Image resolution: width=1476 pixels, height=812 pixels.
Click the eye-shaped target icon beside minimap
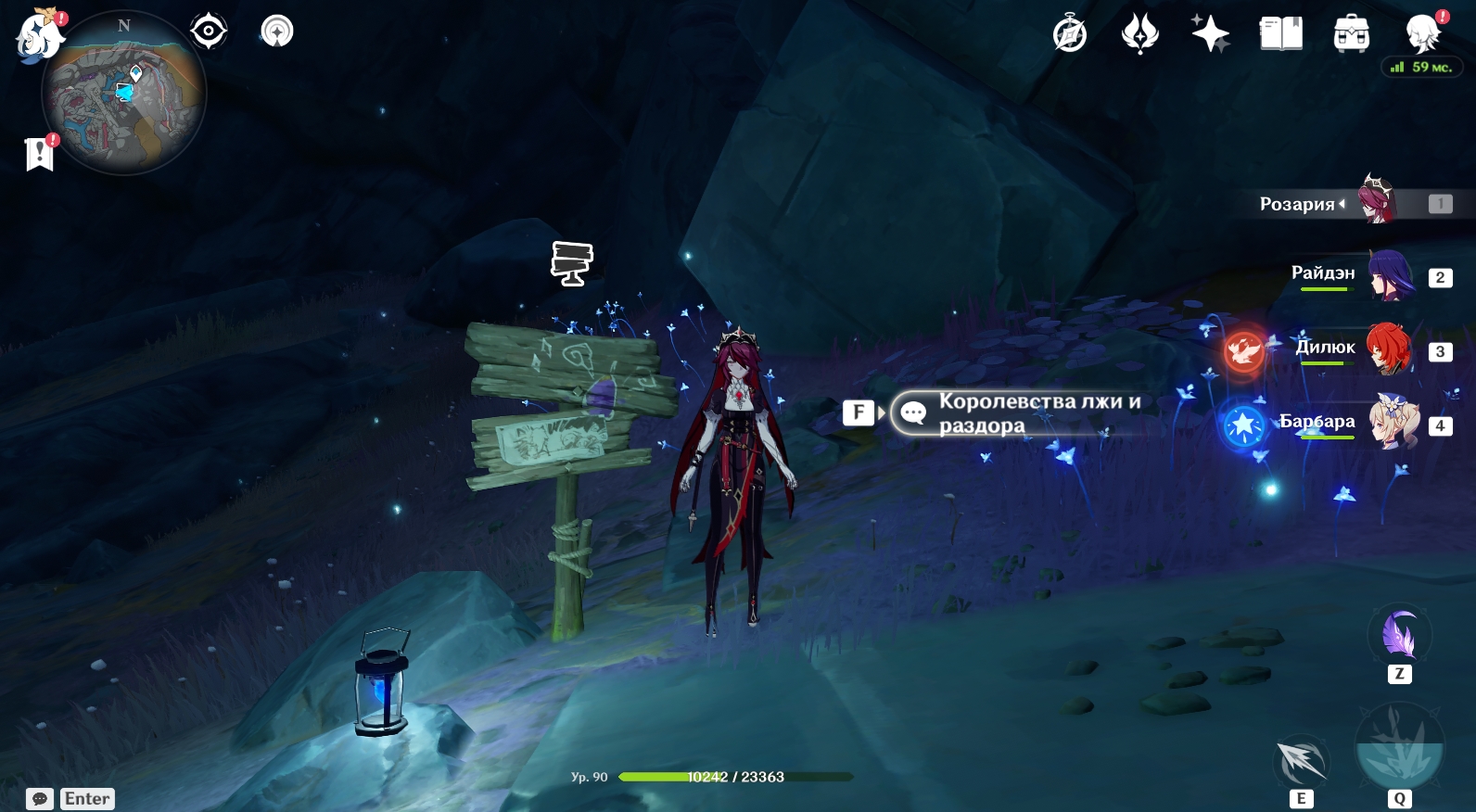[x=209, y=32]
